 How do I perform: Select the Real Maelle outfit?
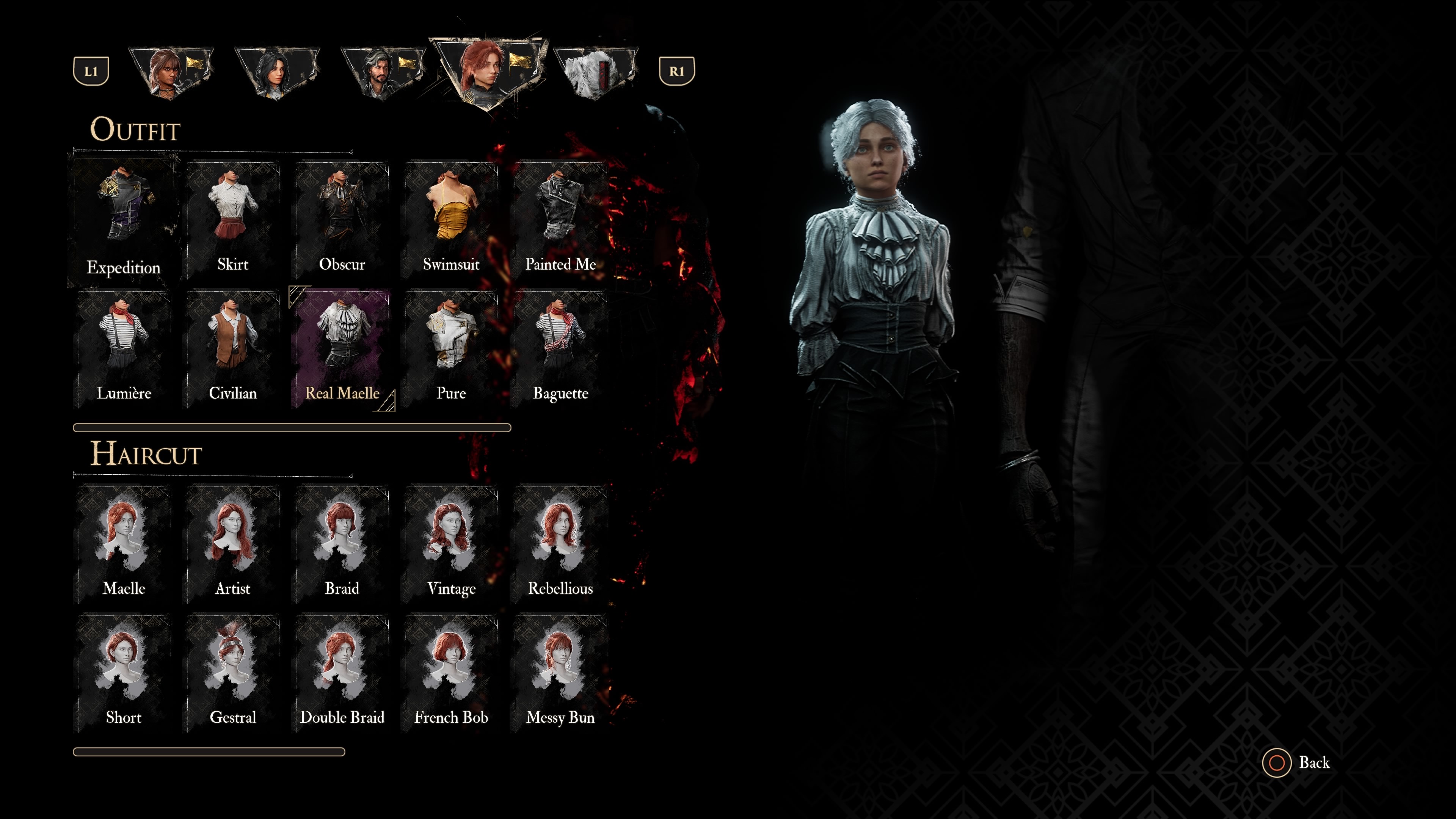342,348
